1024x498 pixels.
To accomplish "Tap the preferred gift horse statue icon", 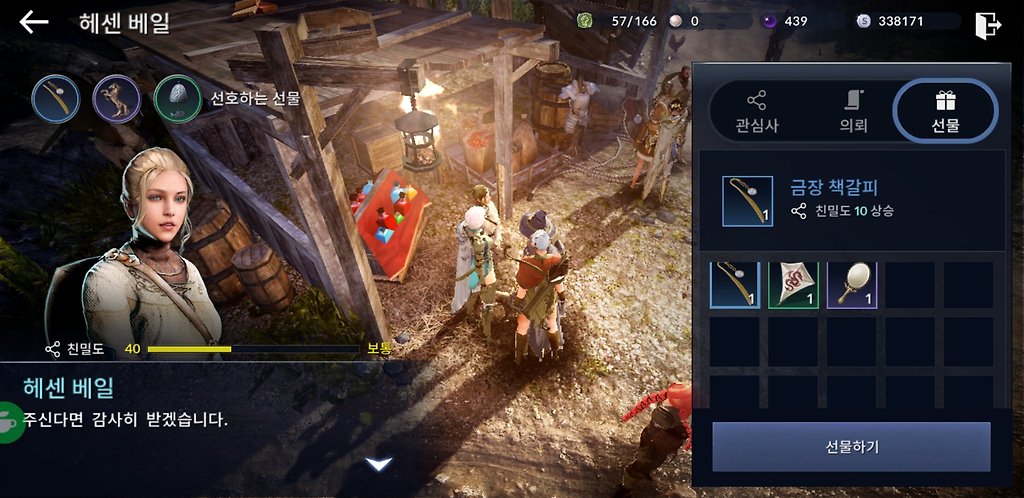I will pos(116,98).
